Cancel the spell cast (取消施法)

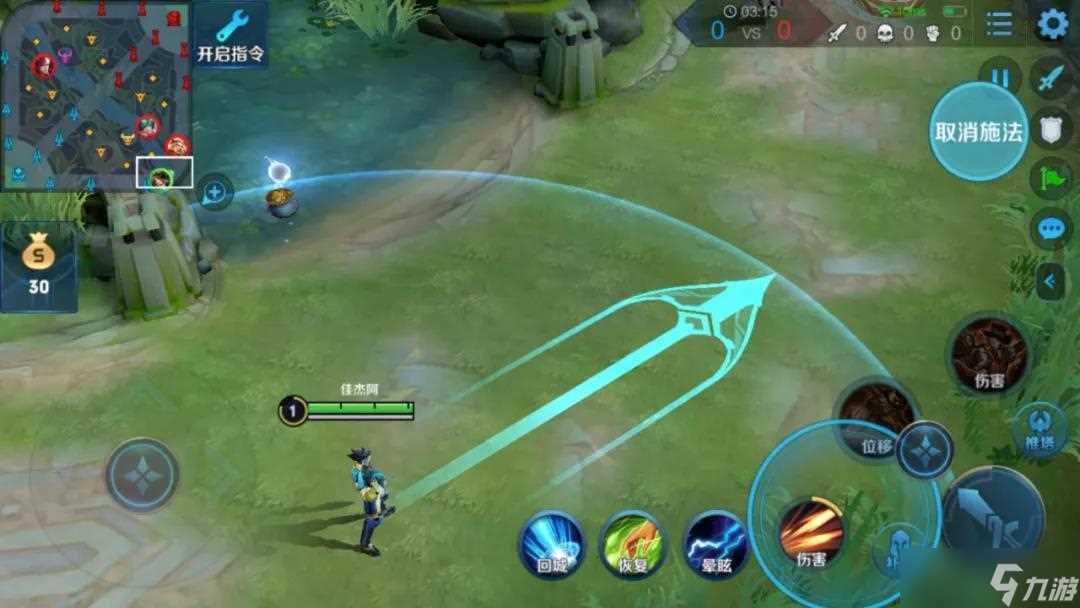tap(978, 131)
